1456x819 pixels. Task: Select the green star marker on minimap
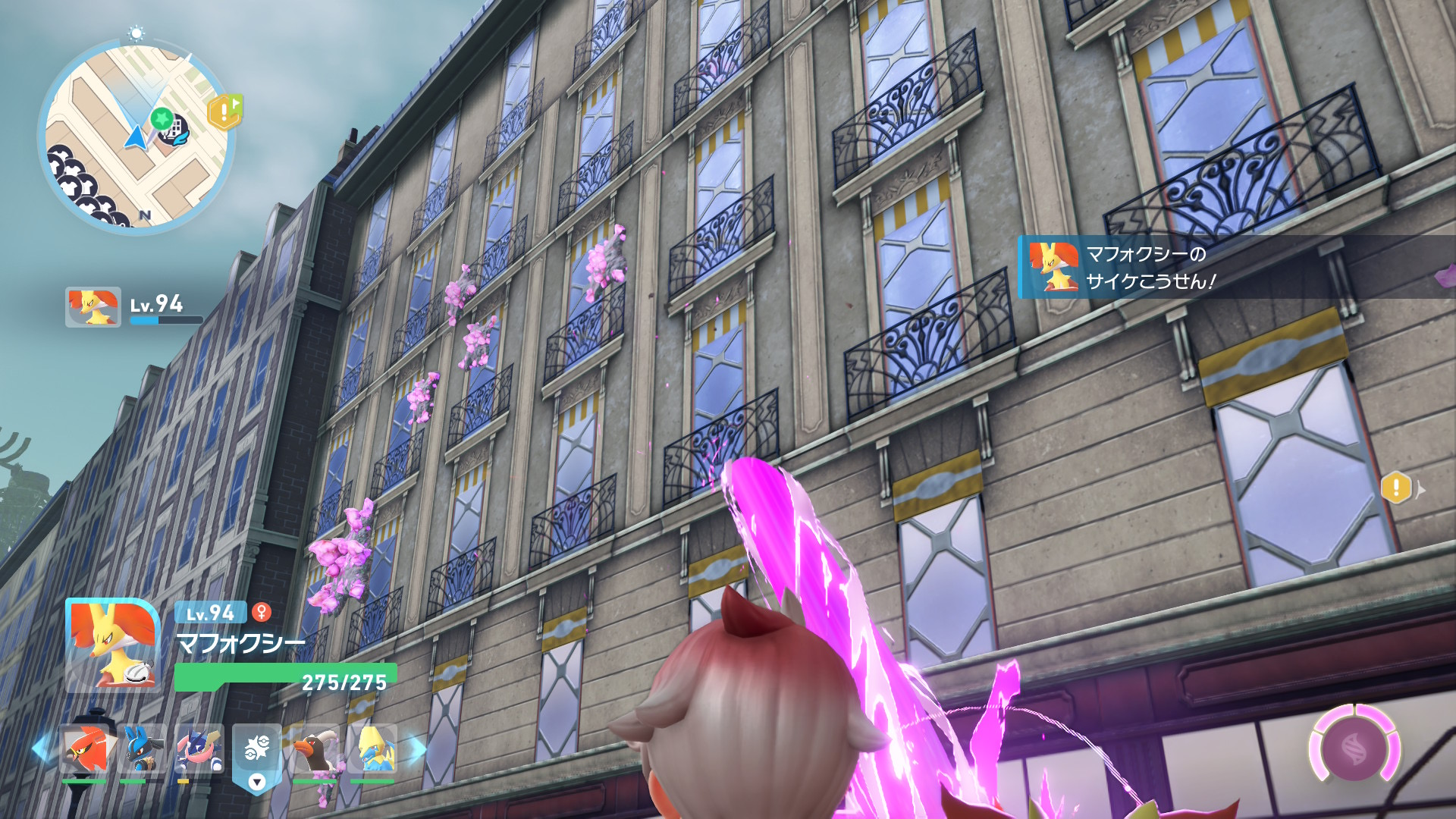(161, 118)
